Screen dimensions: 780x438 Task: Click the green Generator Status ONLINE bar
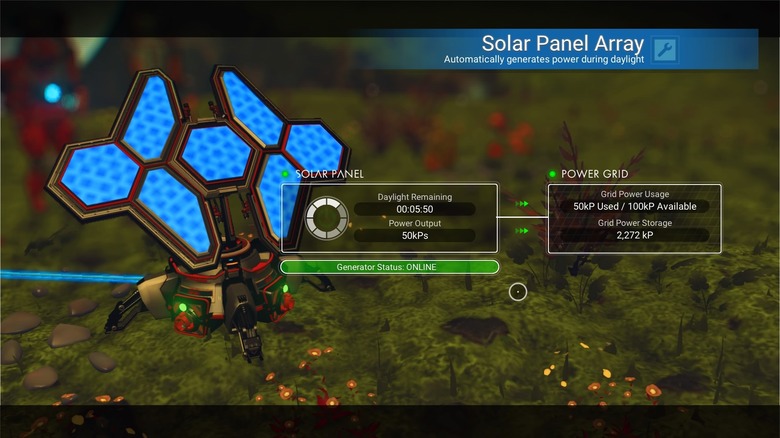[x=389, y=267]
